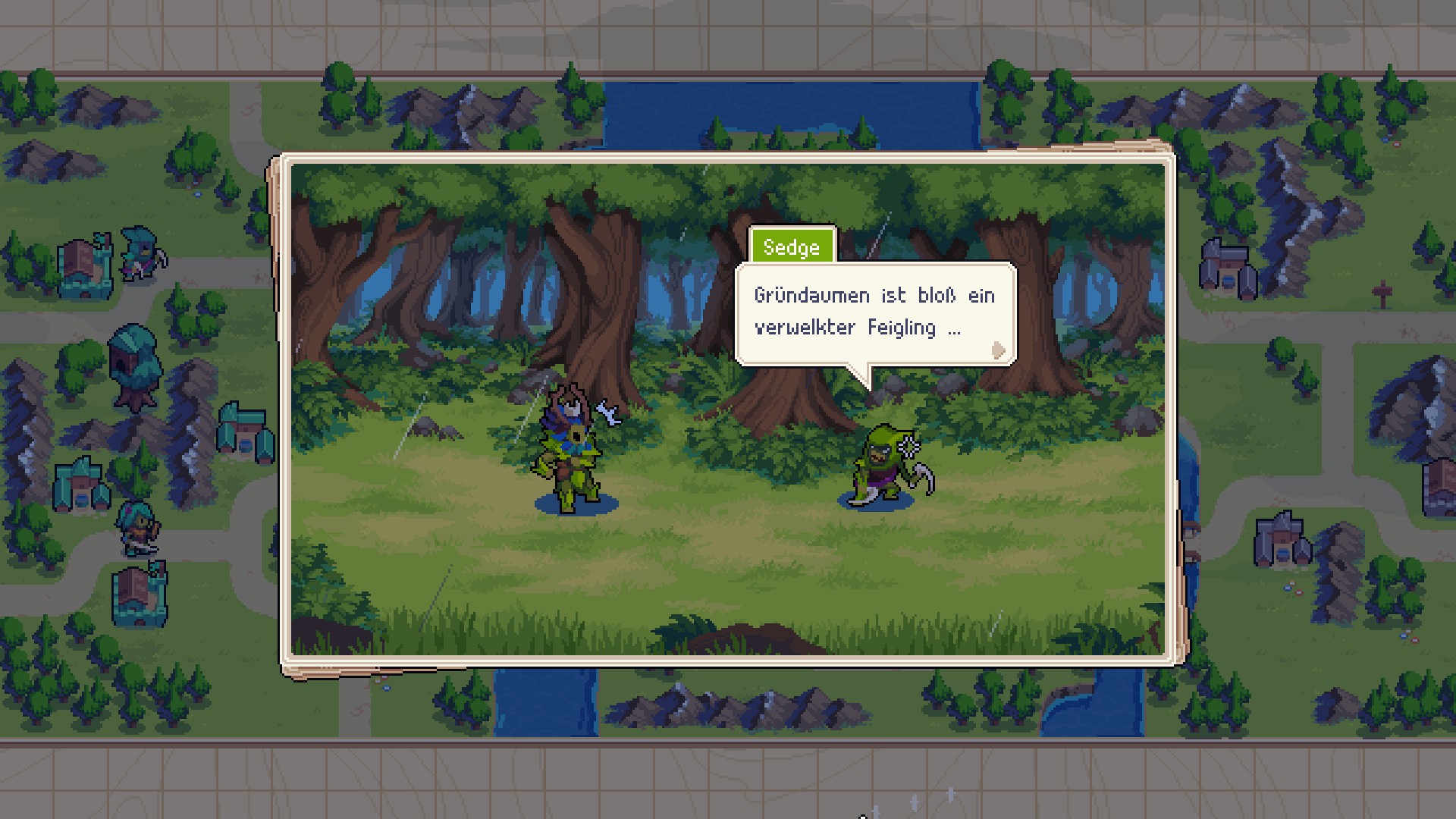Click the Sedge nameplate above the dialogue
The image size is (1456, 819).
pos(793,246)
